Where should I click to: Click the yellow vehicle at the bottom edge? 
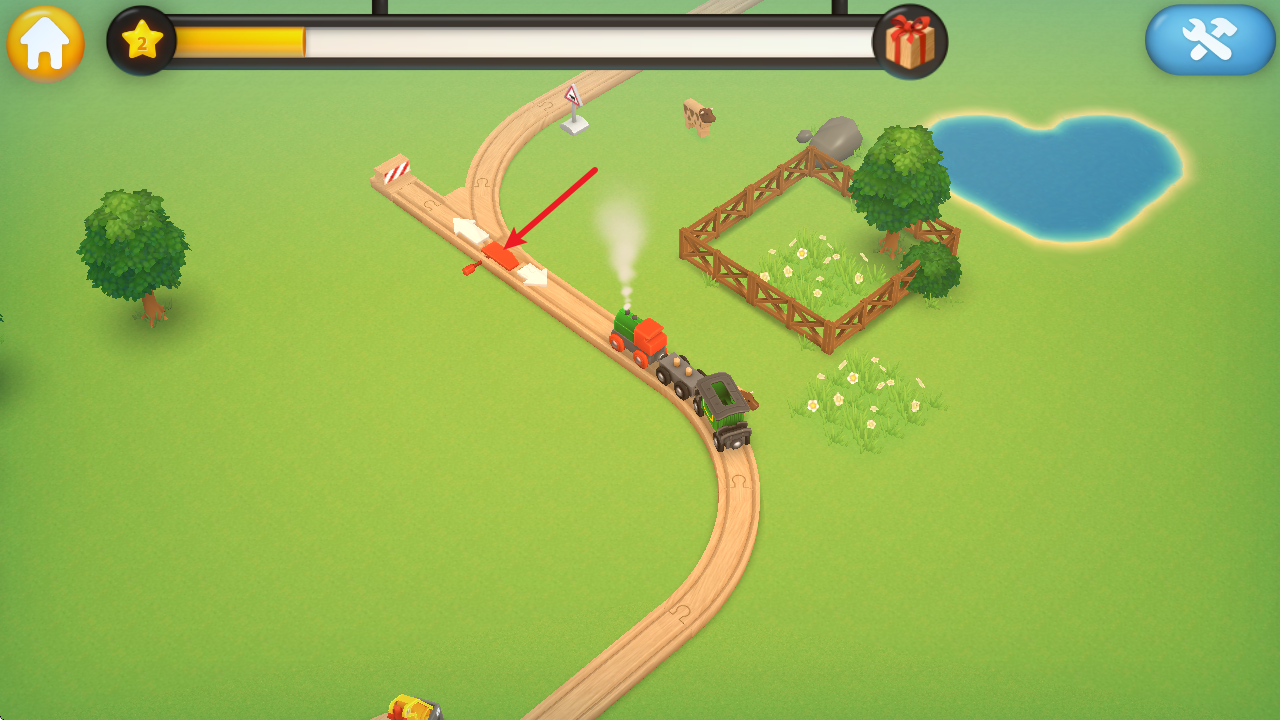[x=413, y=710]
